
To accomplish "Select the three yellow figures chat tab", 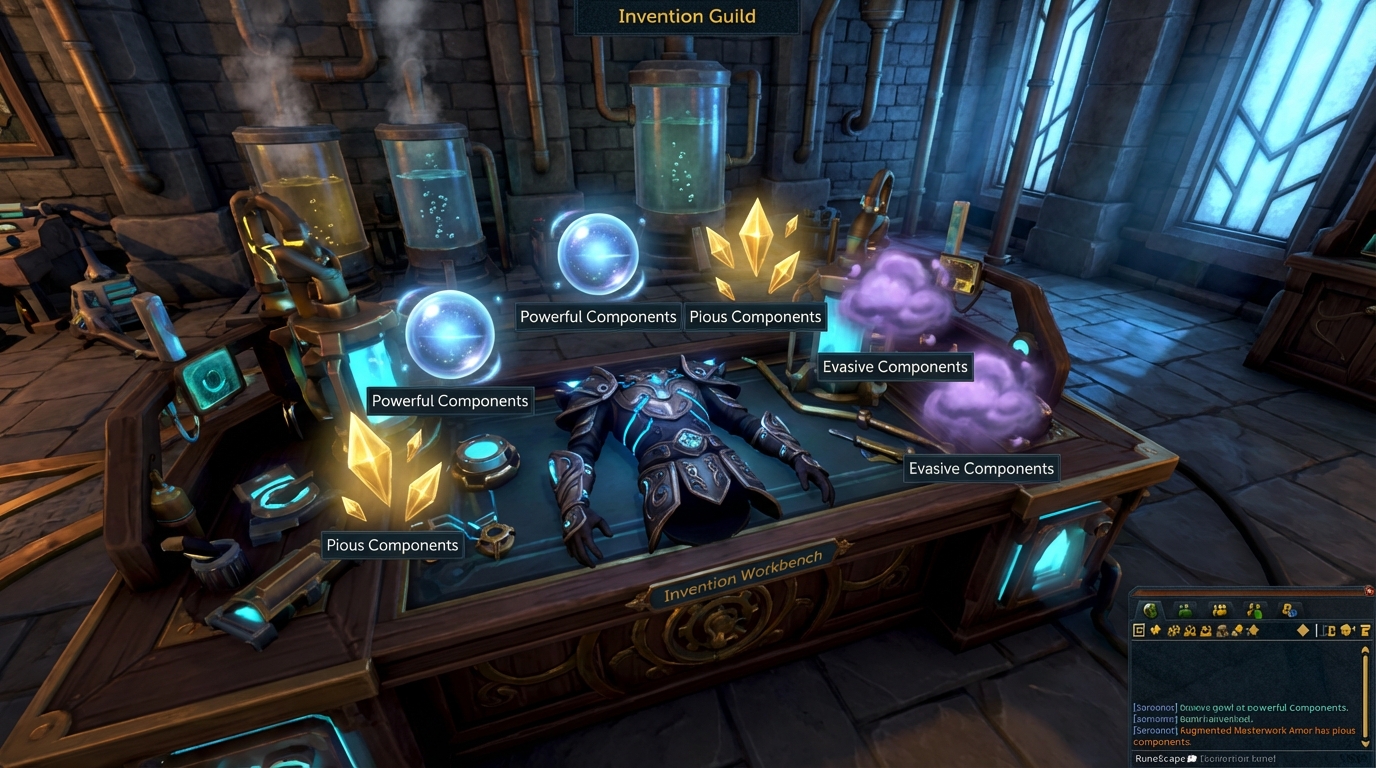I will 1219,610.
